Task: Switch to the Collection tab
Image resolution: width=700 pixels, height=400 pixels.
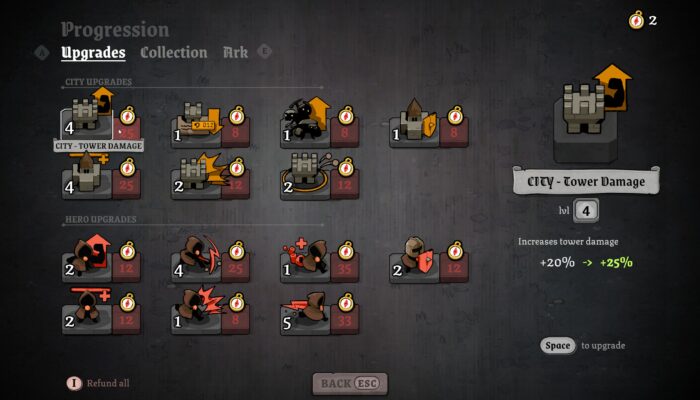Action: (x=173, y=52)
